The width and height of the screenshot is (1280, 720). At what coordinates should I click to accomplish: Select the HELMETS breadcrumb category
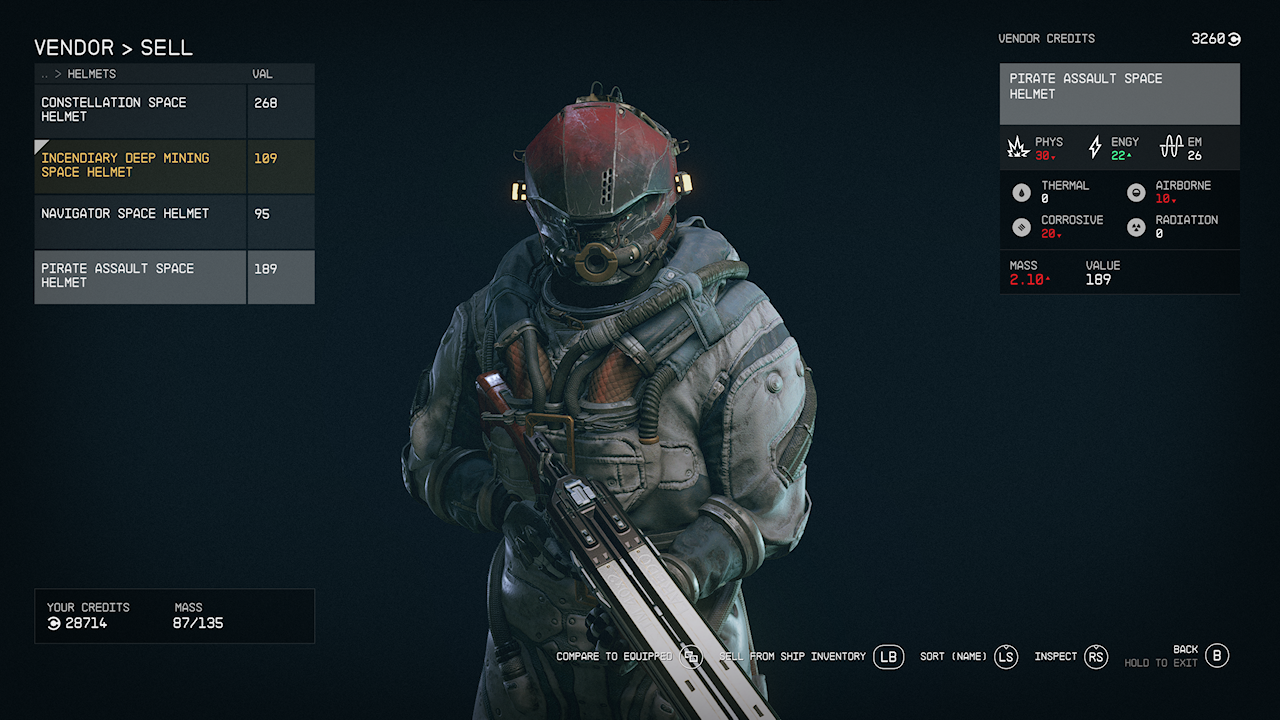[91, 73]
